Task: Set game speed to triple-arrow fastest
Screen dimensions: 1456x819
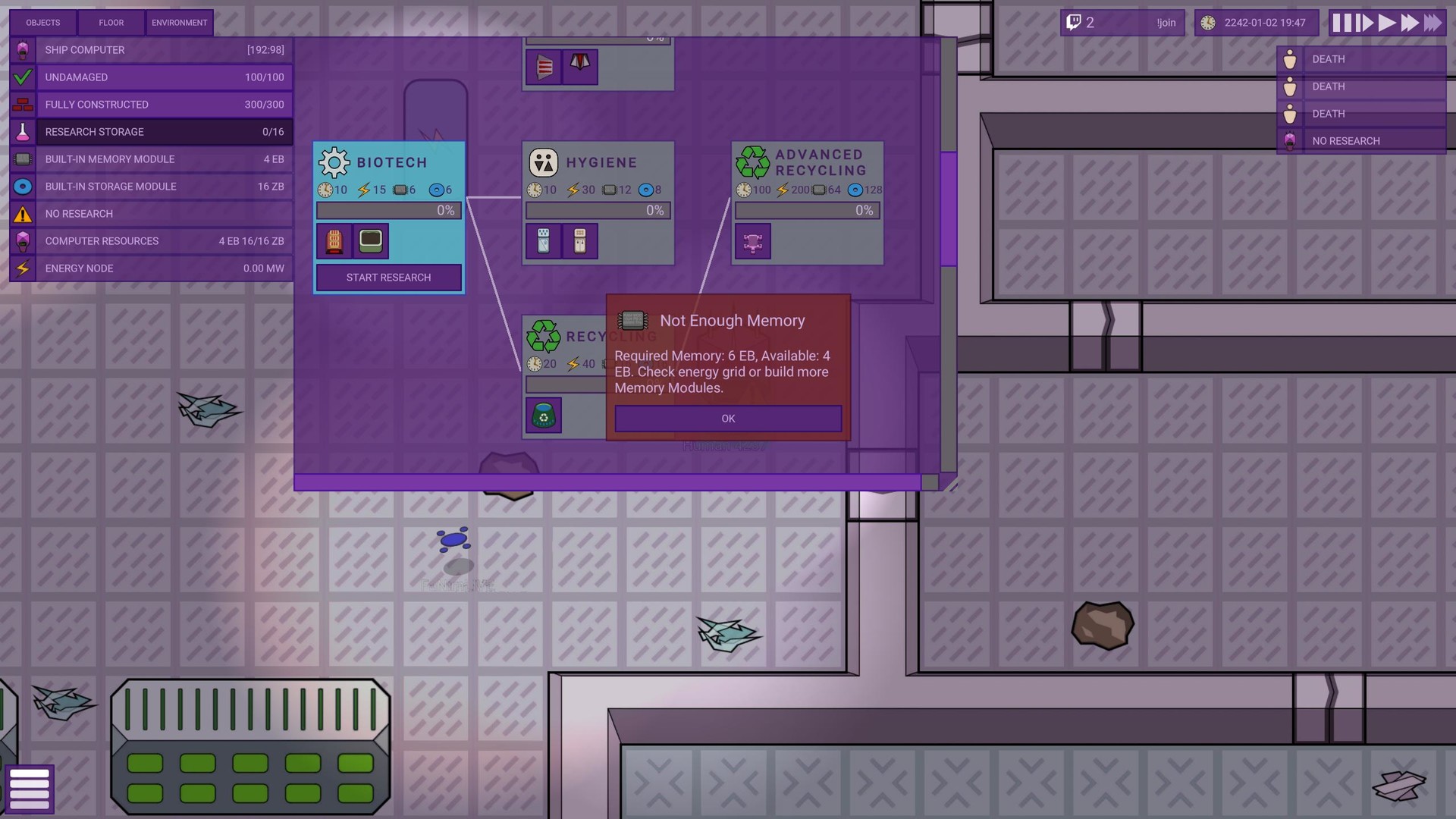Action: pyautogui.click(x=1432, y=23)
